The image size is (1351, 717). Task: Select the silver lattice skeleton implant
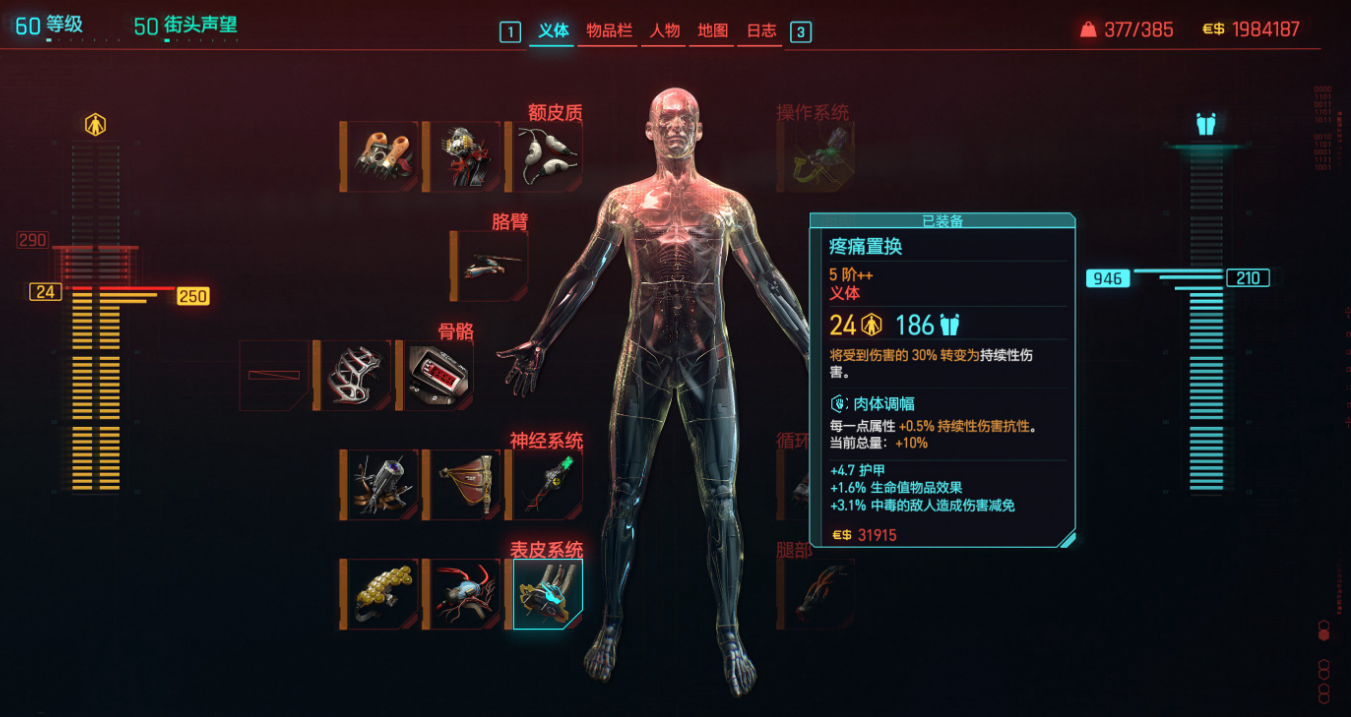353,375
